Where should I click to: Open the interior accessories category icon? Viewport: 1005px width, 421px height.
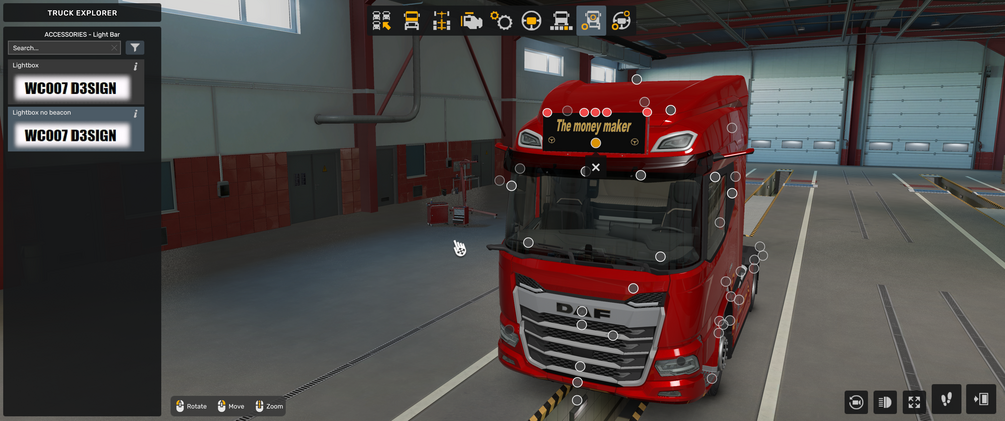click(x=621, y=20)
